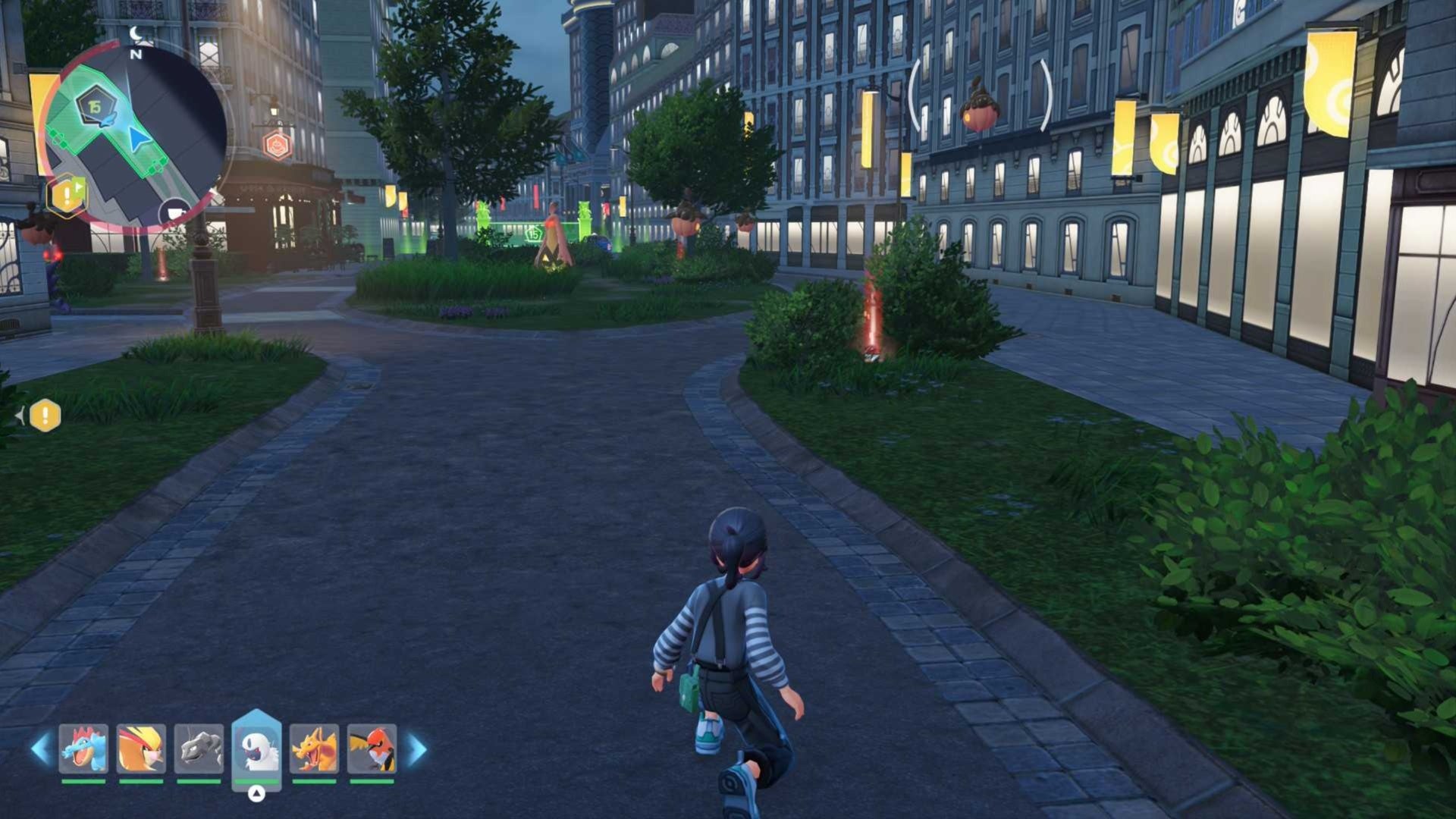Viewport: 1456px width, 819px height.
Task: Select the yellow exclamation quest marker on minimap
Action: 67,196
